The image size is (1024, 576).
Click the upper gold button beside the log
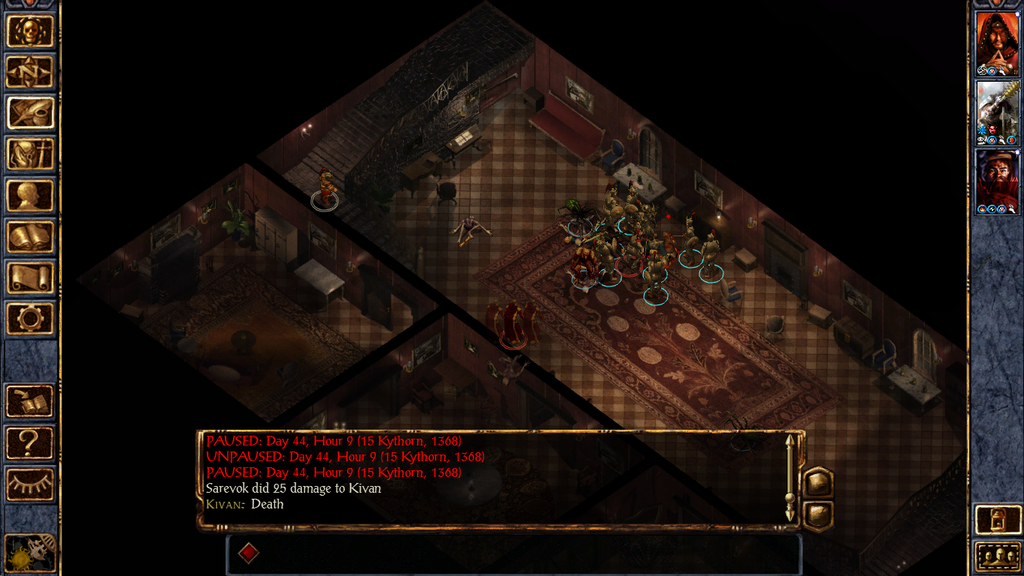tap(817, 482)
